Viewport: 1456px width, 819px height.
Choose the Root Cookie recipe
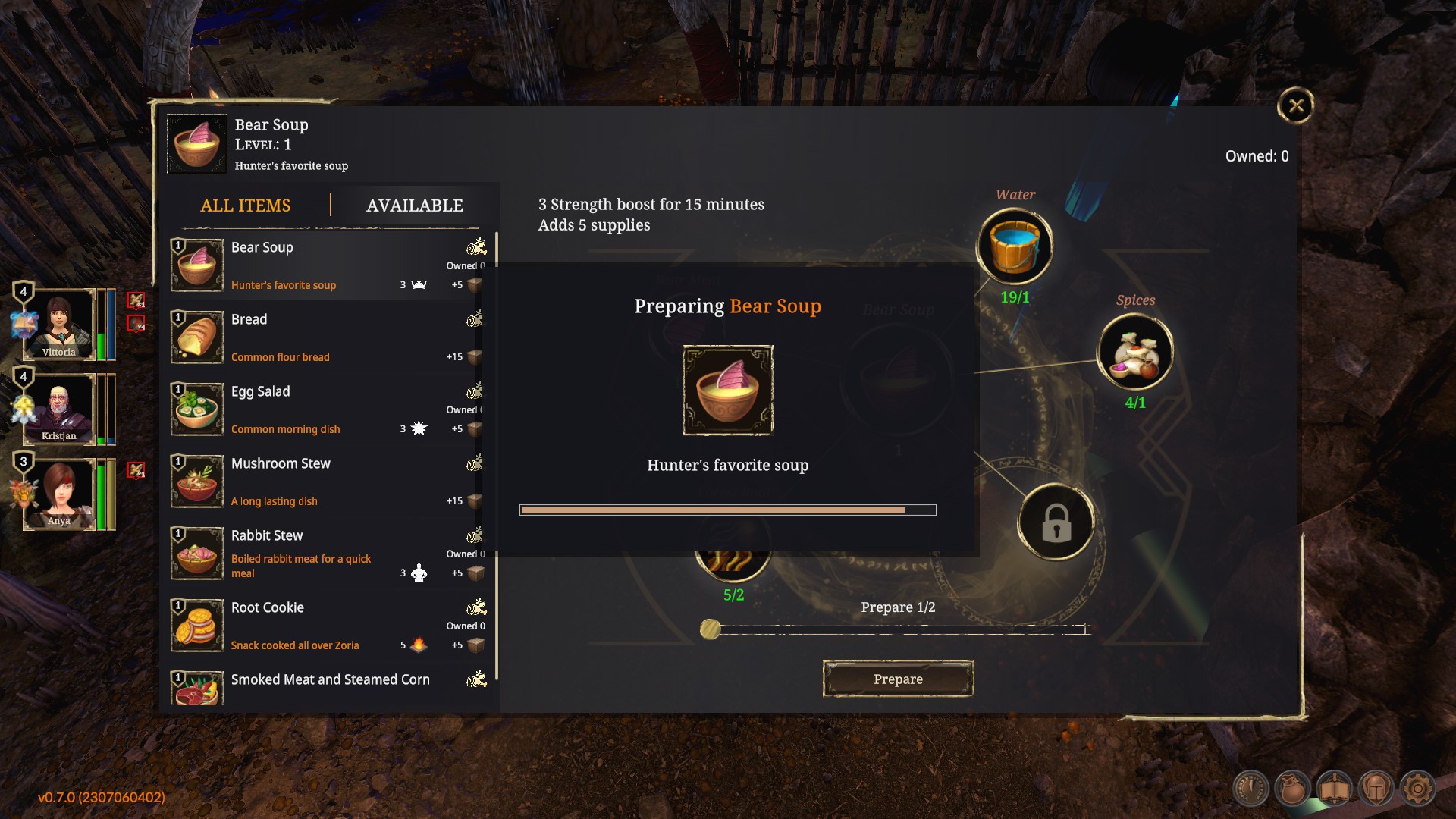coord(326,626)
